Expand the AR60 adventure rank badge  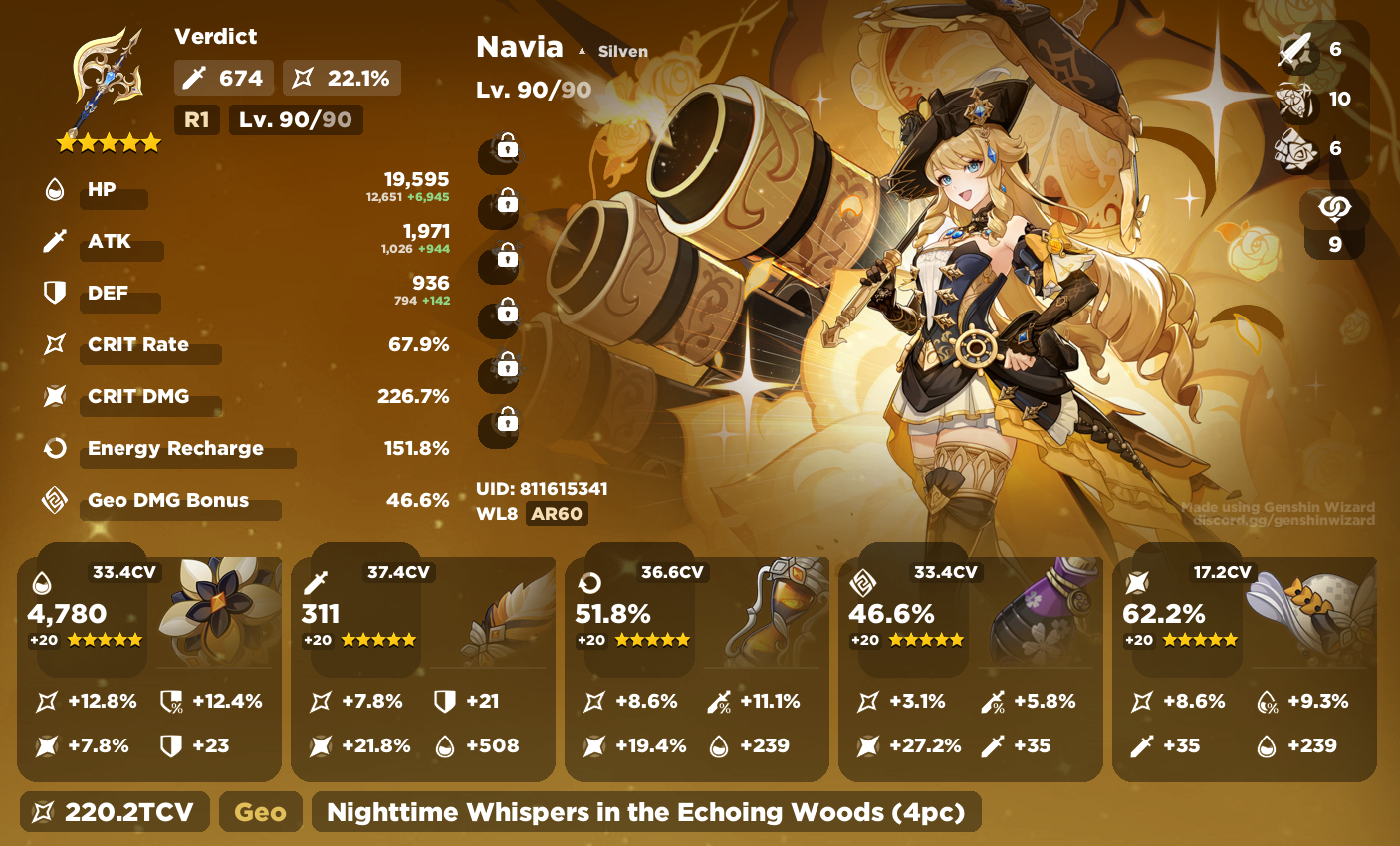[x=558, y=514]
